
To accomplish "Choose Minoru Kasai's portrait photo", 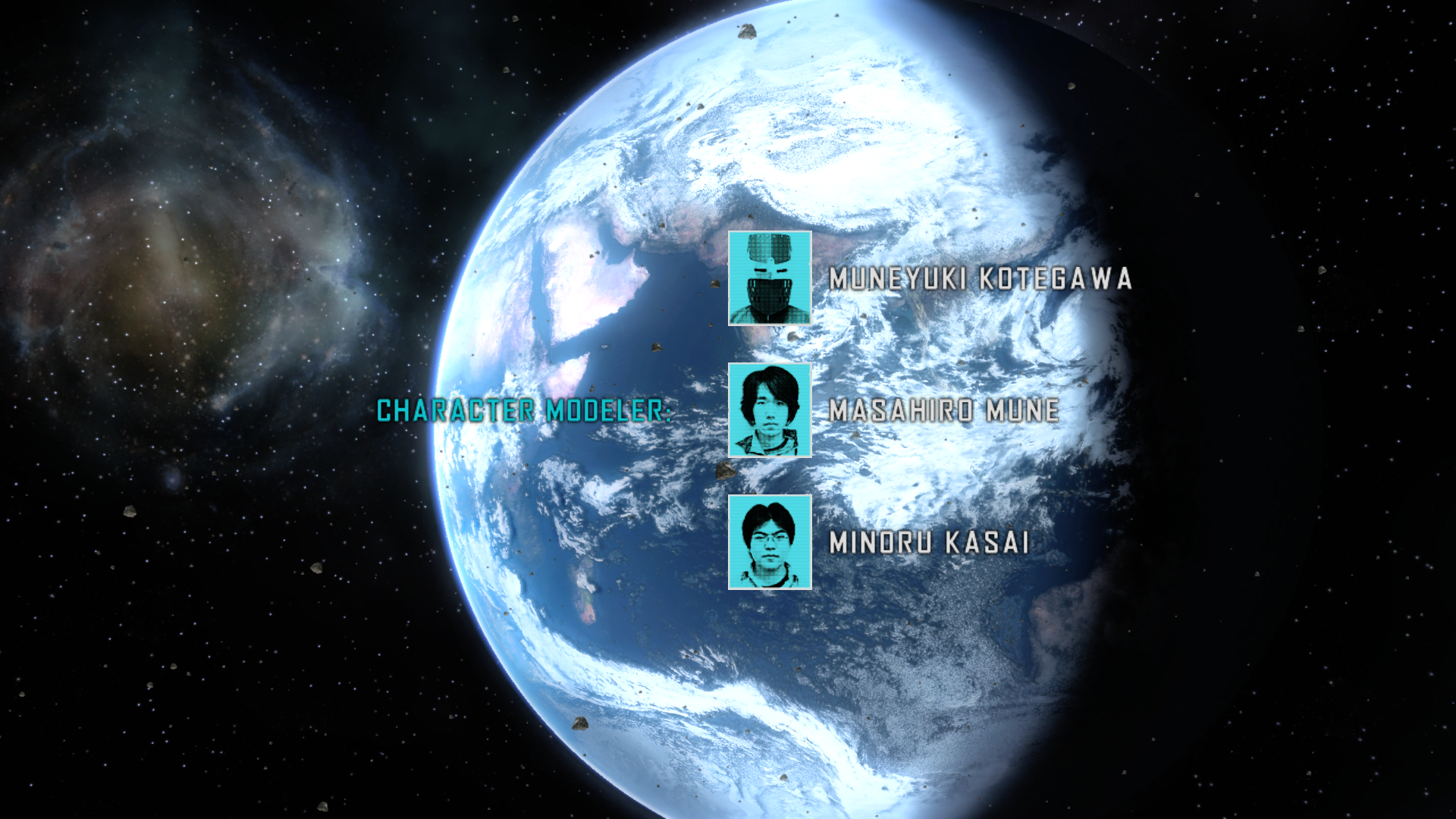I will (770, 542).
